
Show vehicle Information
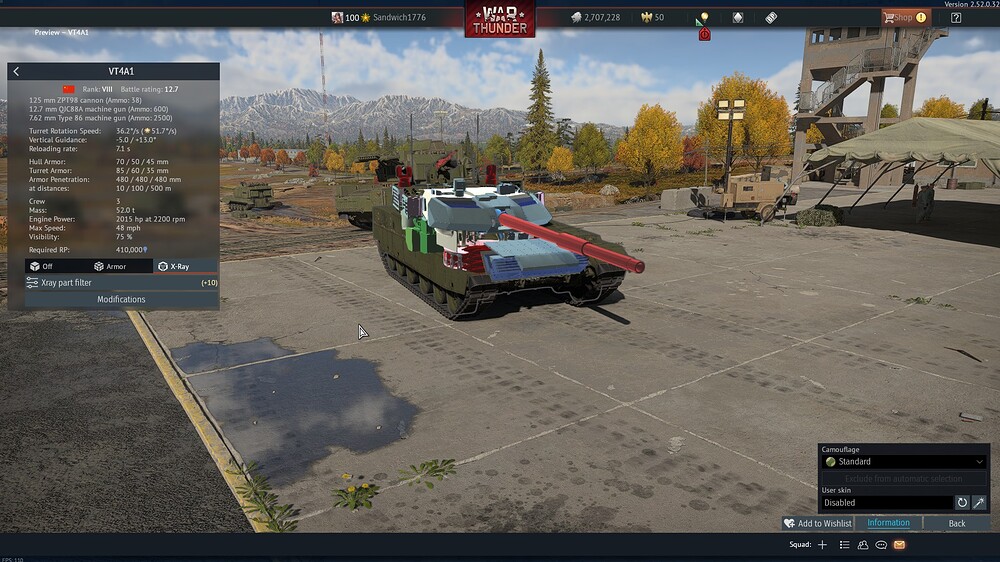[x=888, y=523]
